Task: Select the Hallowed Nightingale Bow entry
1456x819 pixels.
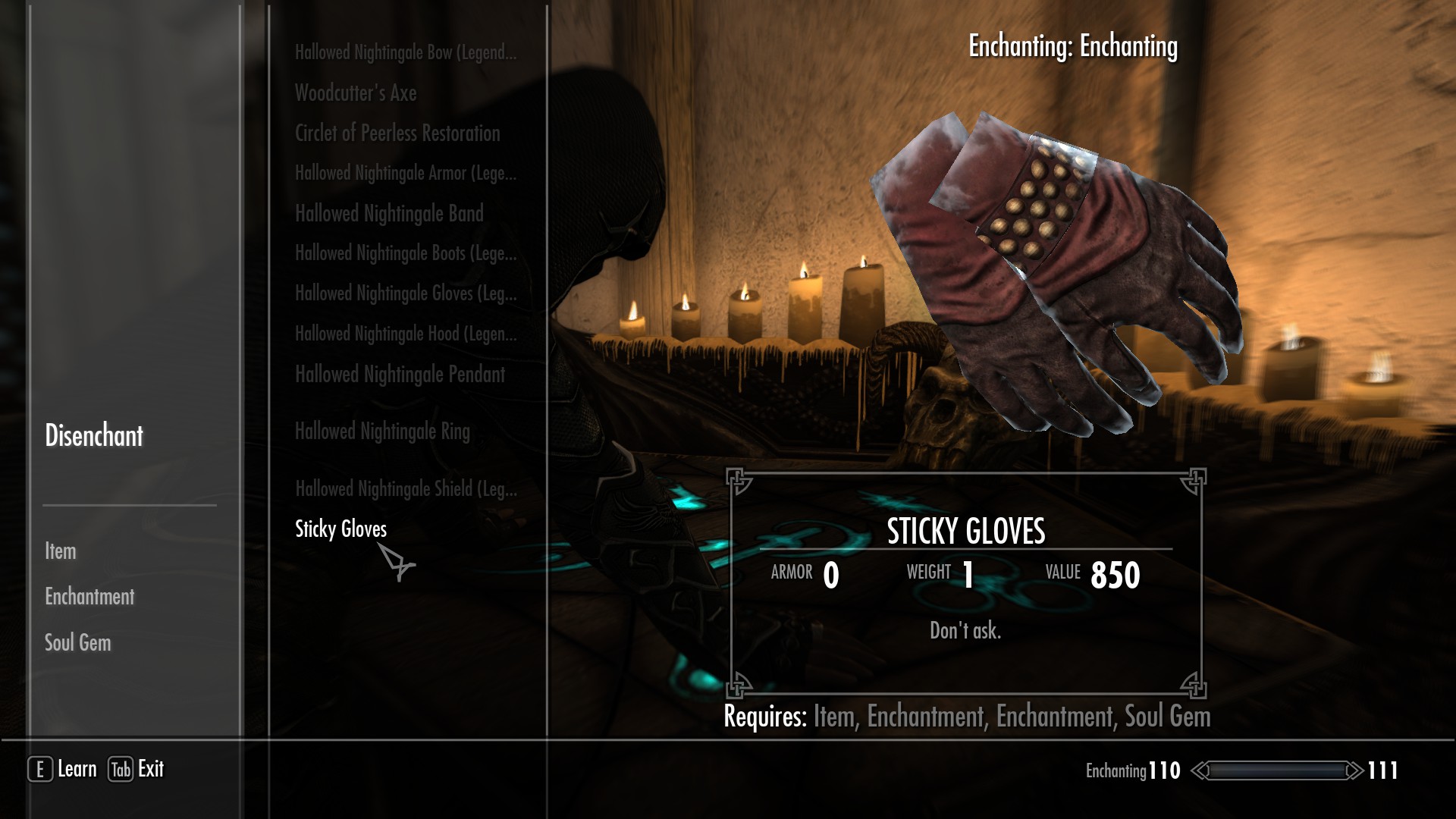Action: [x=406, y=53]
